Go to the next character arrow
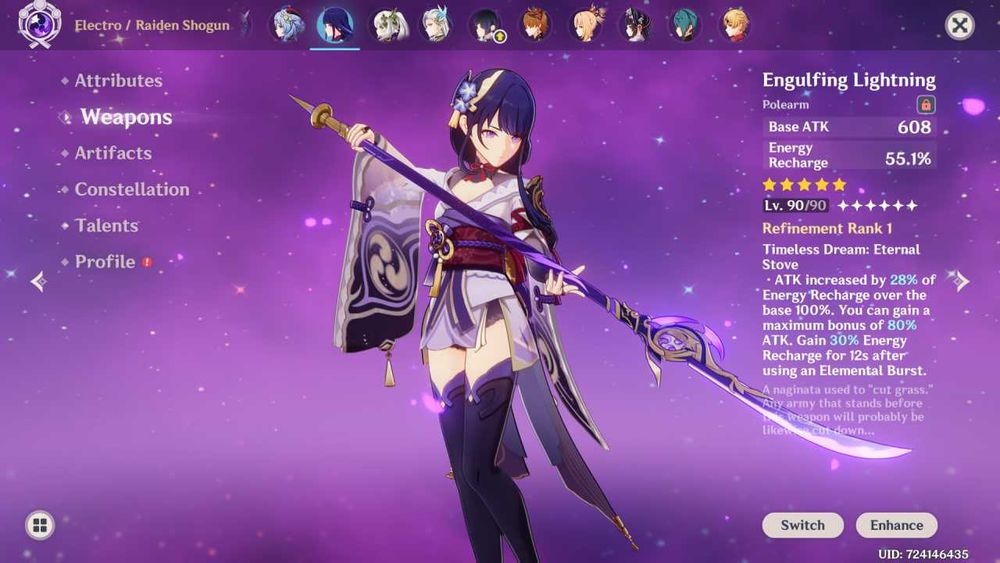 click(962, 281)
